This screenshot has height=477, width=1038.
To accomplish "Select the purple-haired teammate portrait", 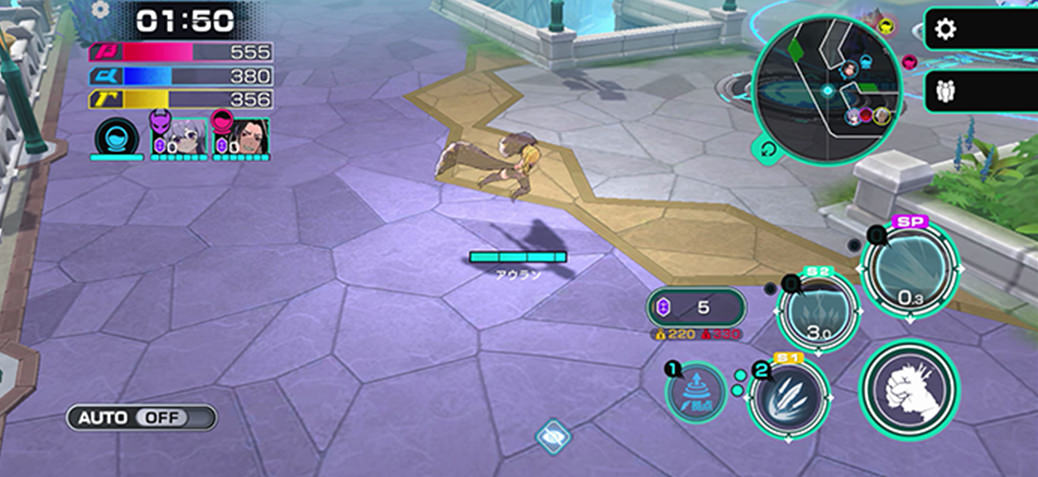I will pyautogui.click(x=180, y=137).
